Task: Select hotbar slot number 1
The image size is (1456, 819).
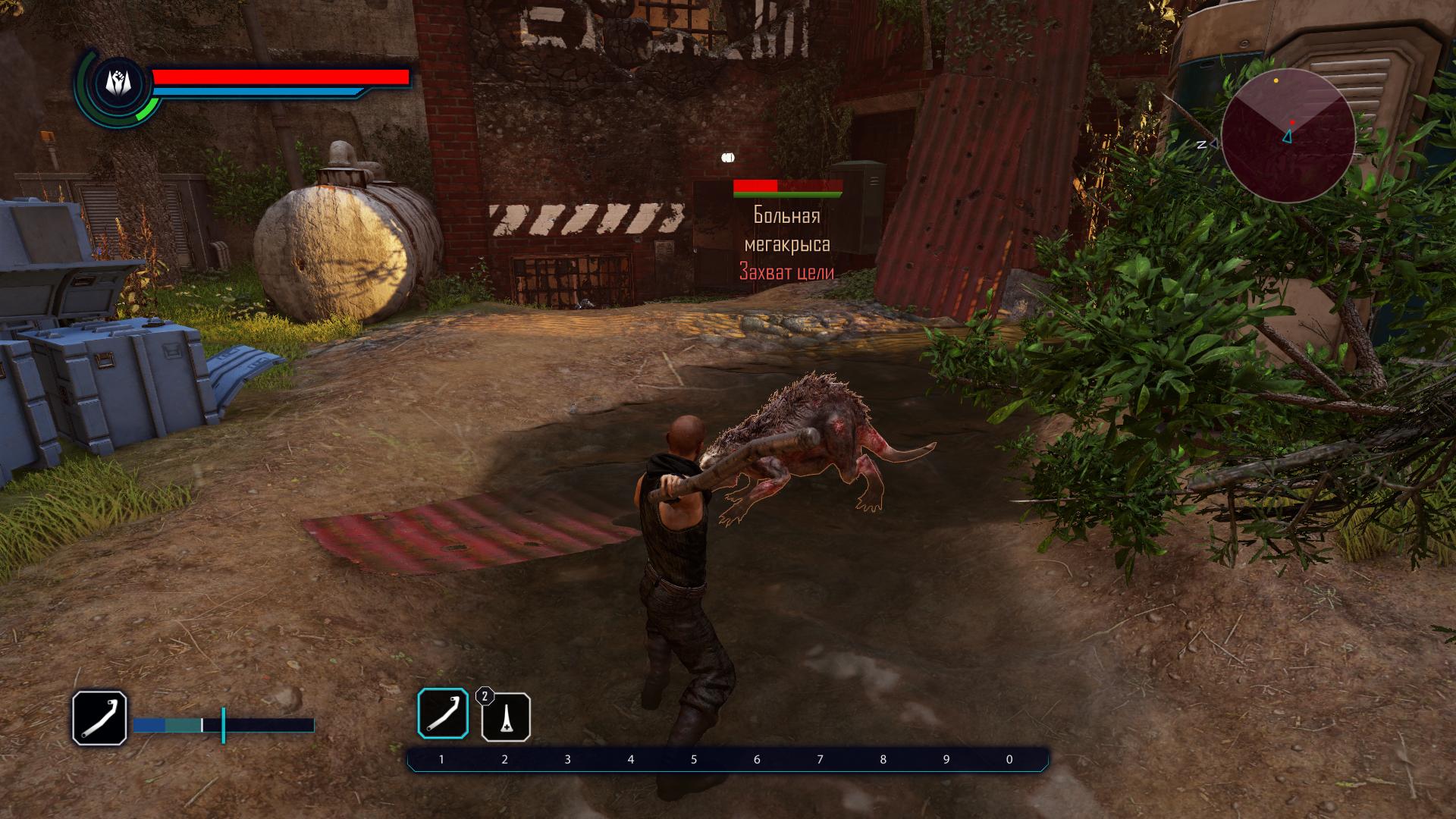Action: click(x=441, y=759)
